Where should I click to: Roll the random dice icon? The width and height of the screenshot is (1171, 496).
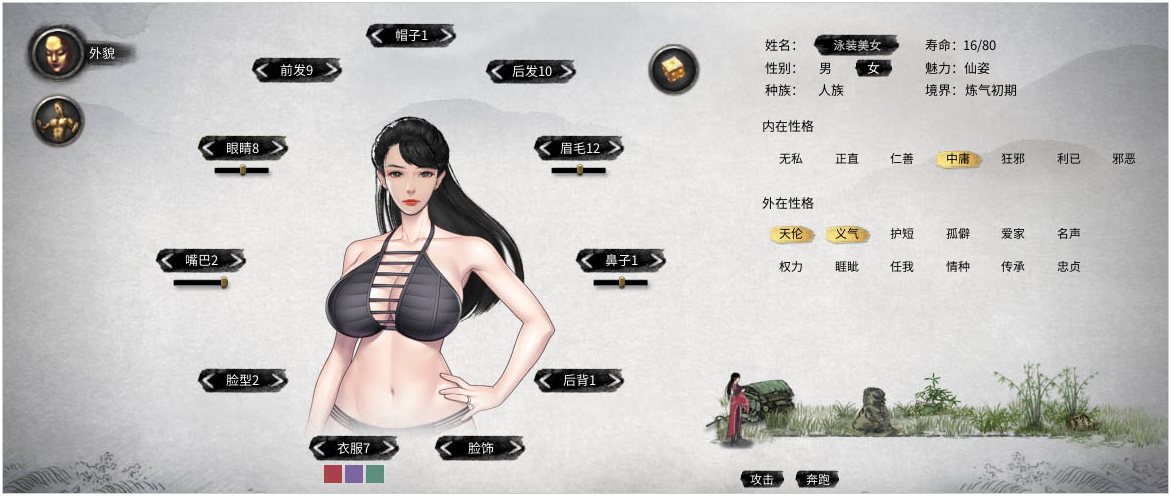673,69
